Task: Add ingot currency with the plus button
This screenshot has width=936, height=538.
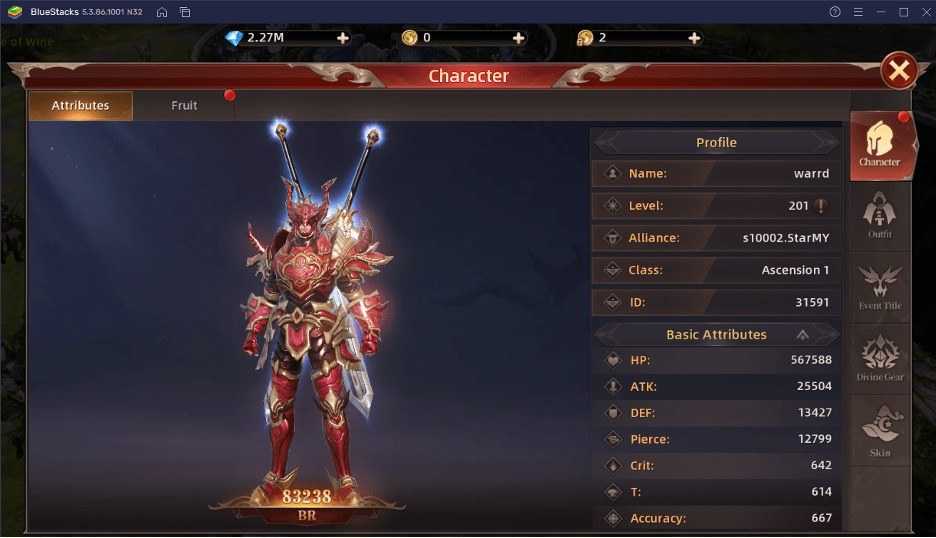Action: pyautogui.click(x=694, y=38)
